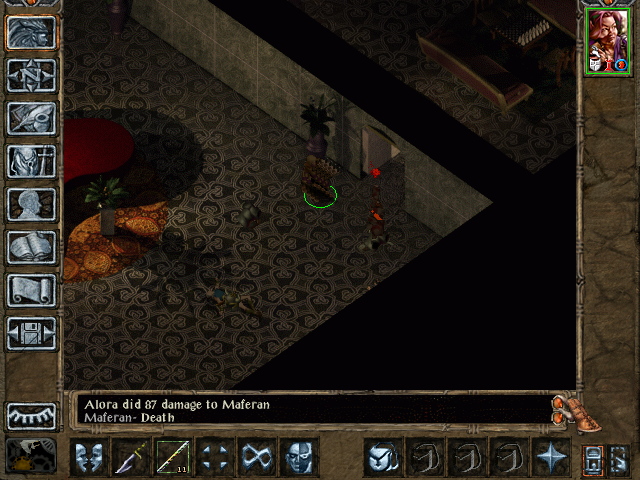The width and height of the screenshot is (640, 480).
Task: Open game options via floppy disk icon
Action: pos(31,333)
